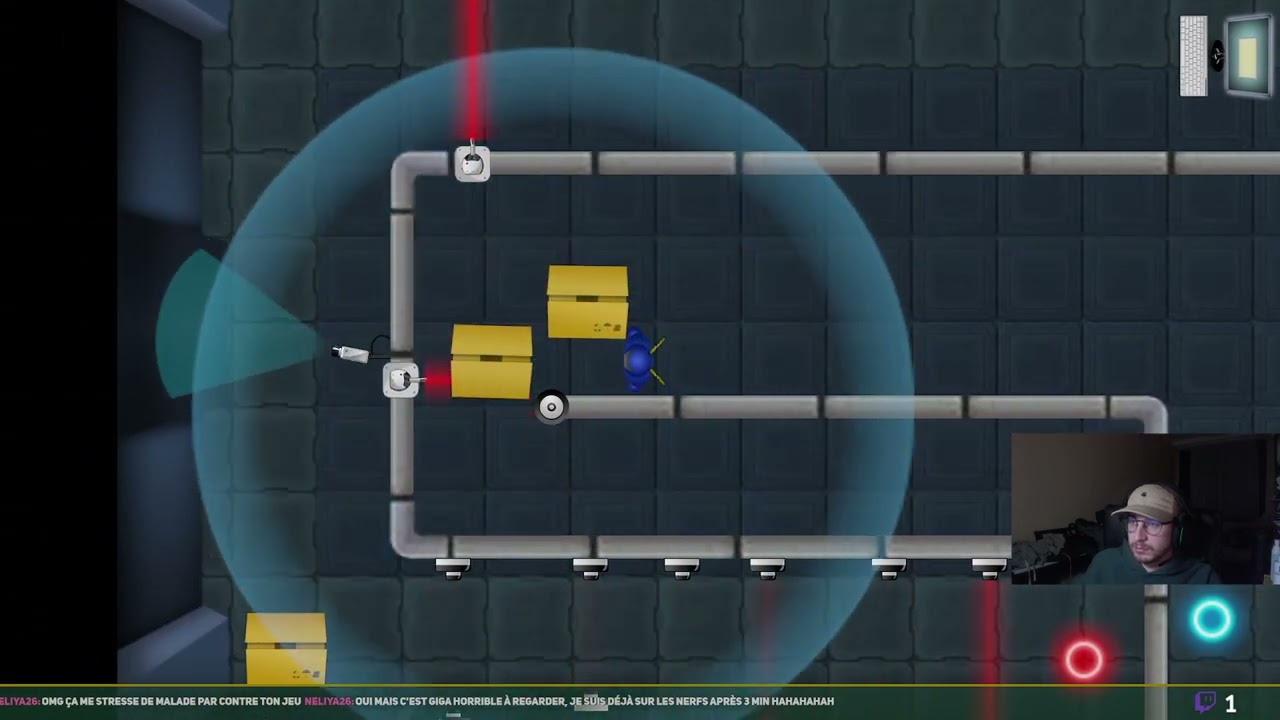Click the NELIYA26 username in the chat bar
This screenshot has height=720, width=1280.
[x=22, y=701]
